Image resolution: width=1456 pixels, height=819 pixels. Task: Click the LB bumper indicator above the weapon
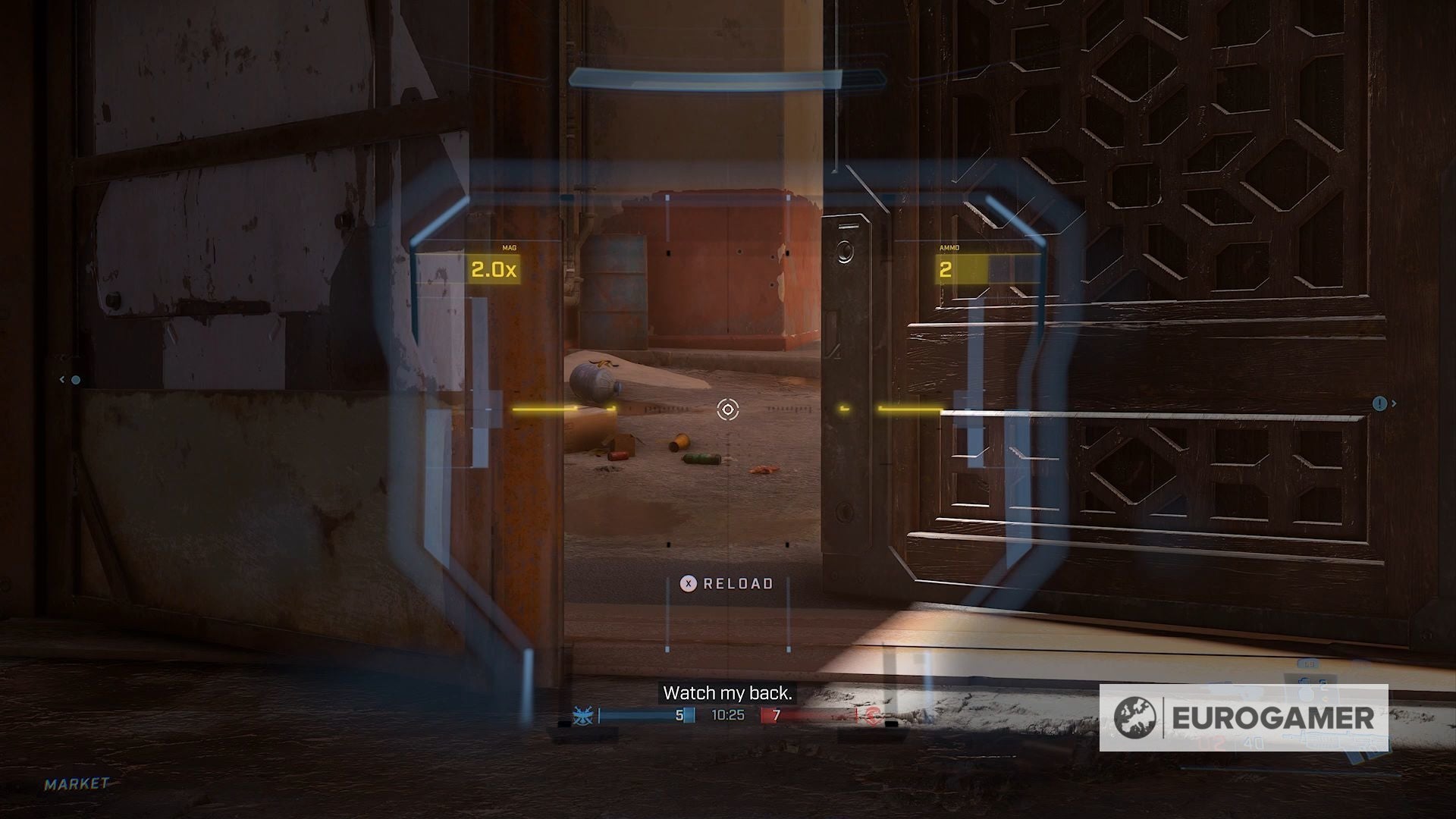point(1309,664)
